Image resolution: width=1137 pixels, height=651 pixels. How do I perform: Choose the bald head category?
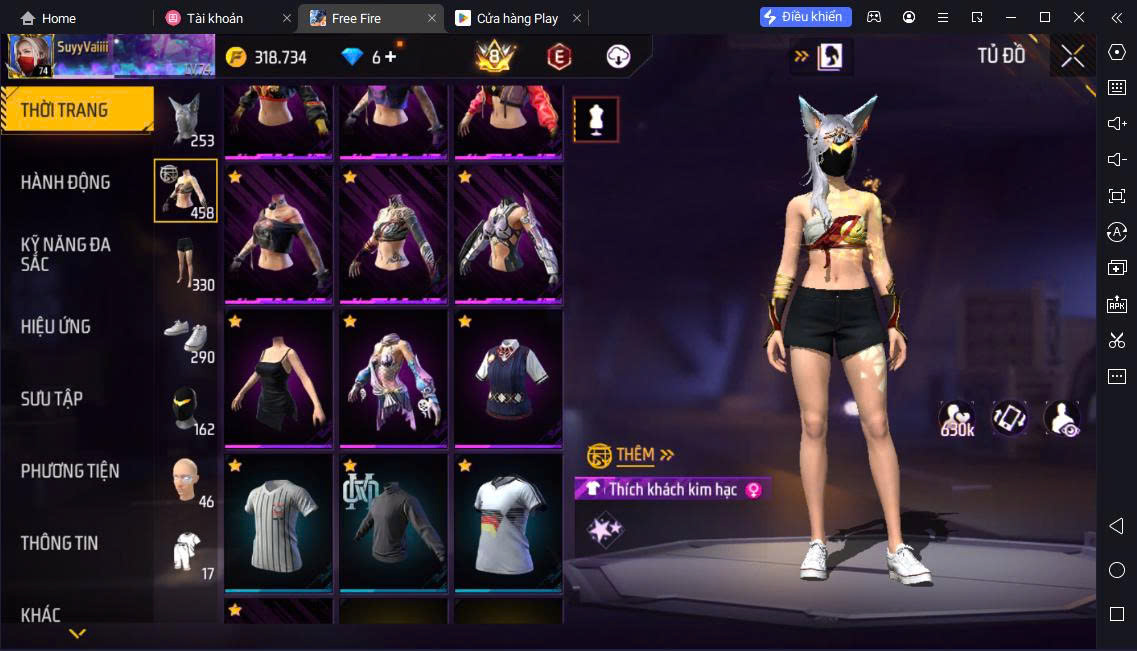[x=185, y=481]
